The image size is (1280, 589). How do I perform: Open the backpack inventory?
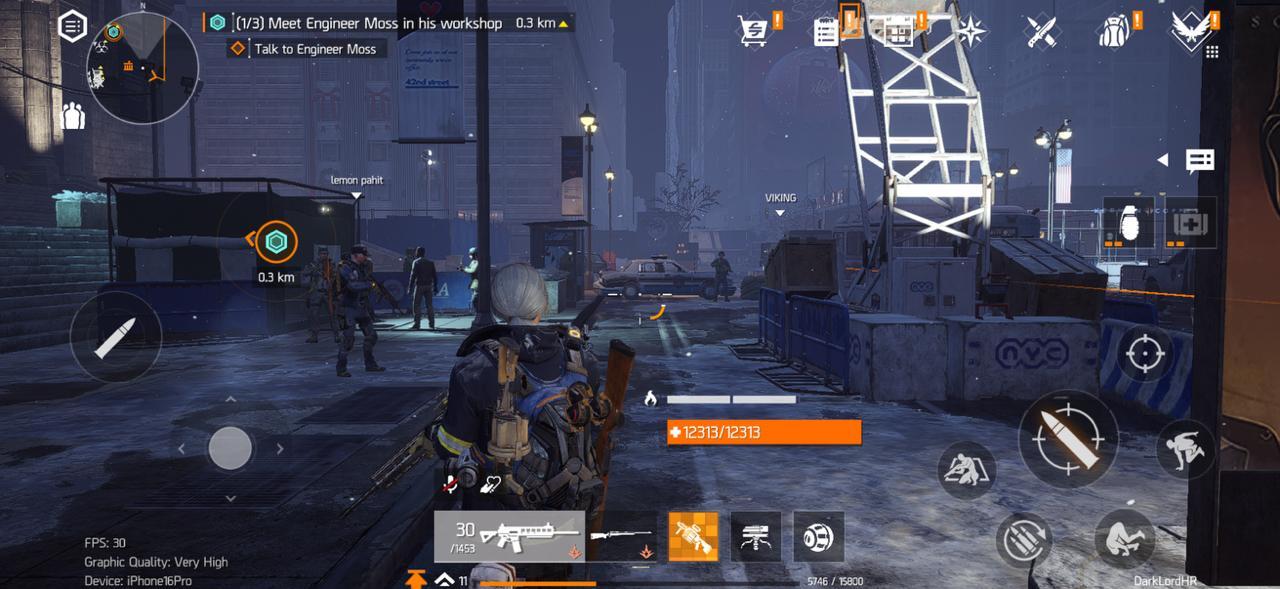pyautogui.click(x=1112, y=32)
